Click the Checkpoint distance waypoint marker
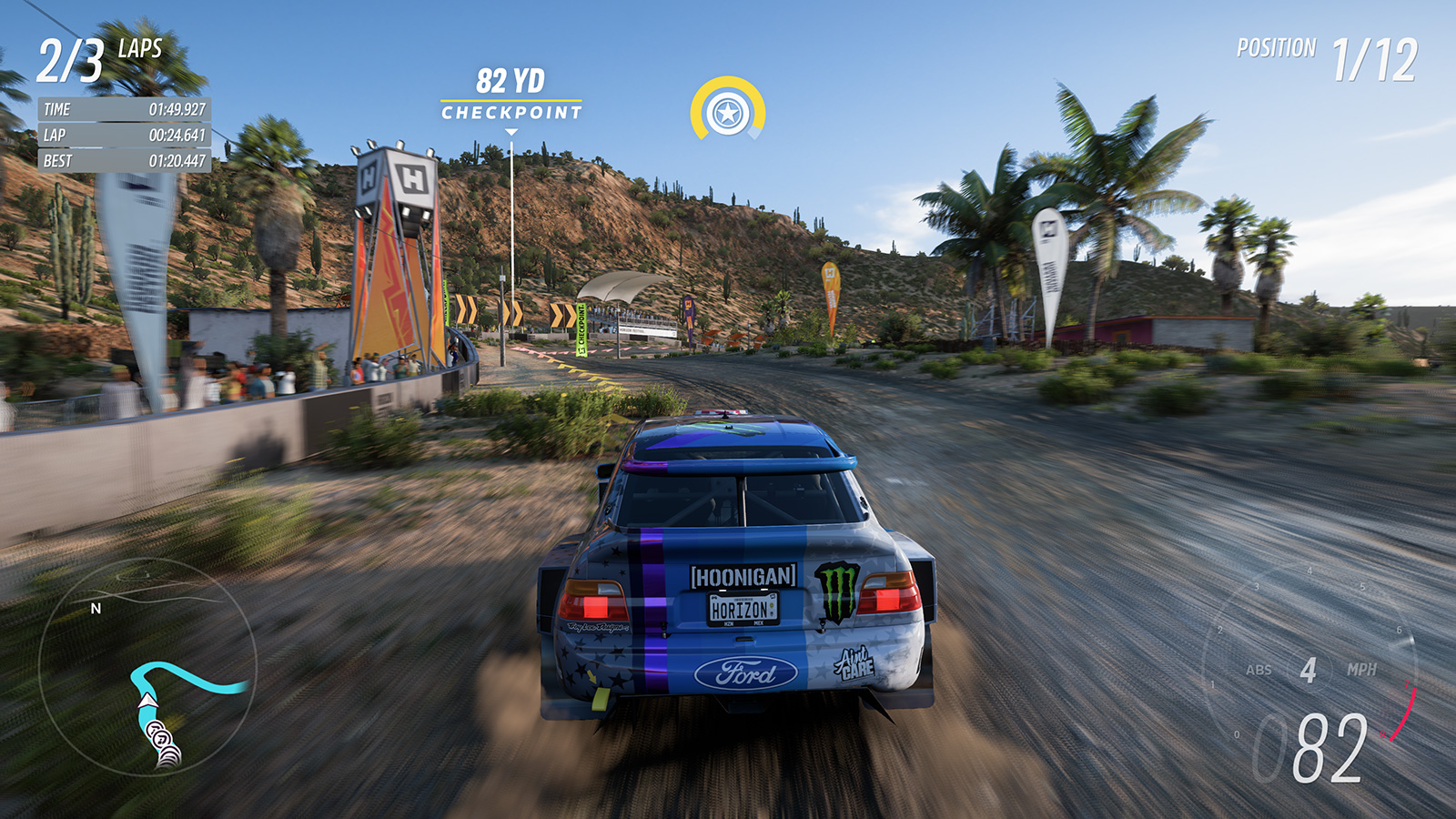The image size is (1456, 819). click(511, 96)
